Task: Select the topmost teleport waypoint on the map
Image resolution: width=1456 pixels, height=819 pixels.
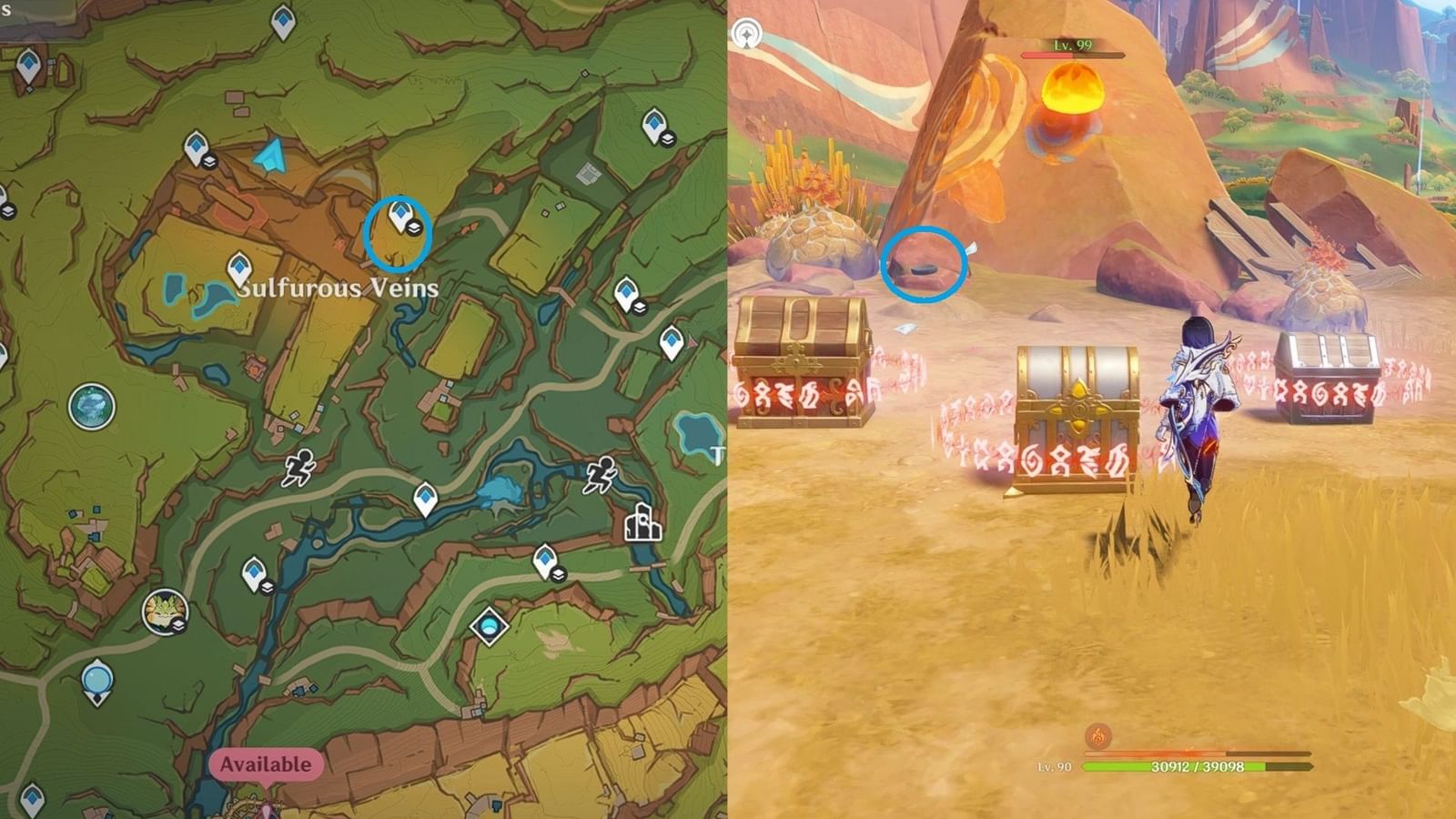Action: pyautogui.click(x=281, y=20)
